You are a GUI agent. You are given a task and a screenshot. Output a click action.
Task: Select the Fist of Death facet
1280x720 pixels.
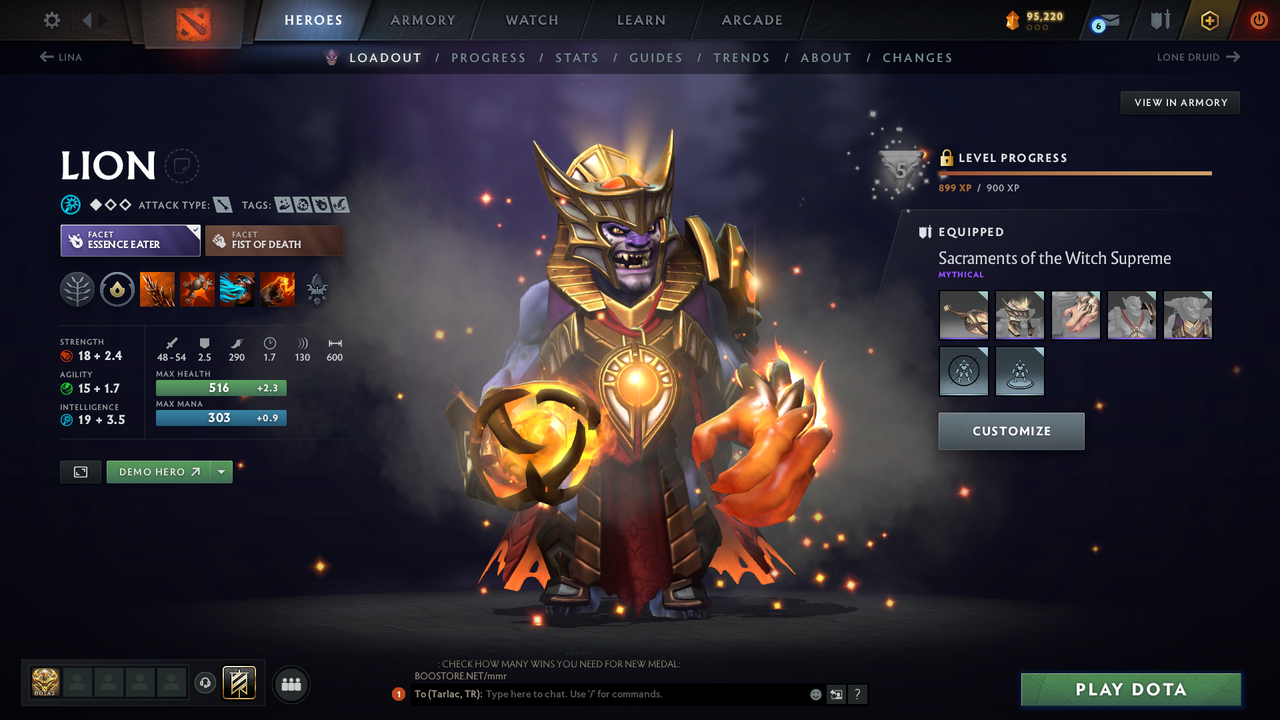point(274,240)
